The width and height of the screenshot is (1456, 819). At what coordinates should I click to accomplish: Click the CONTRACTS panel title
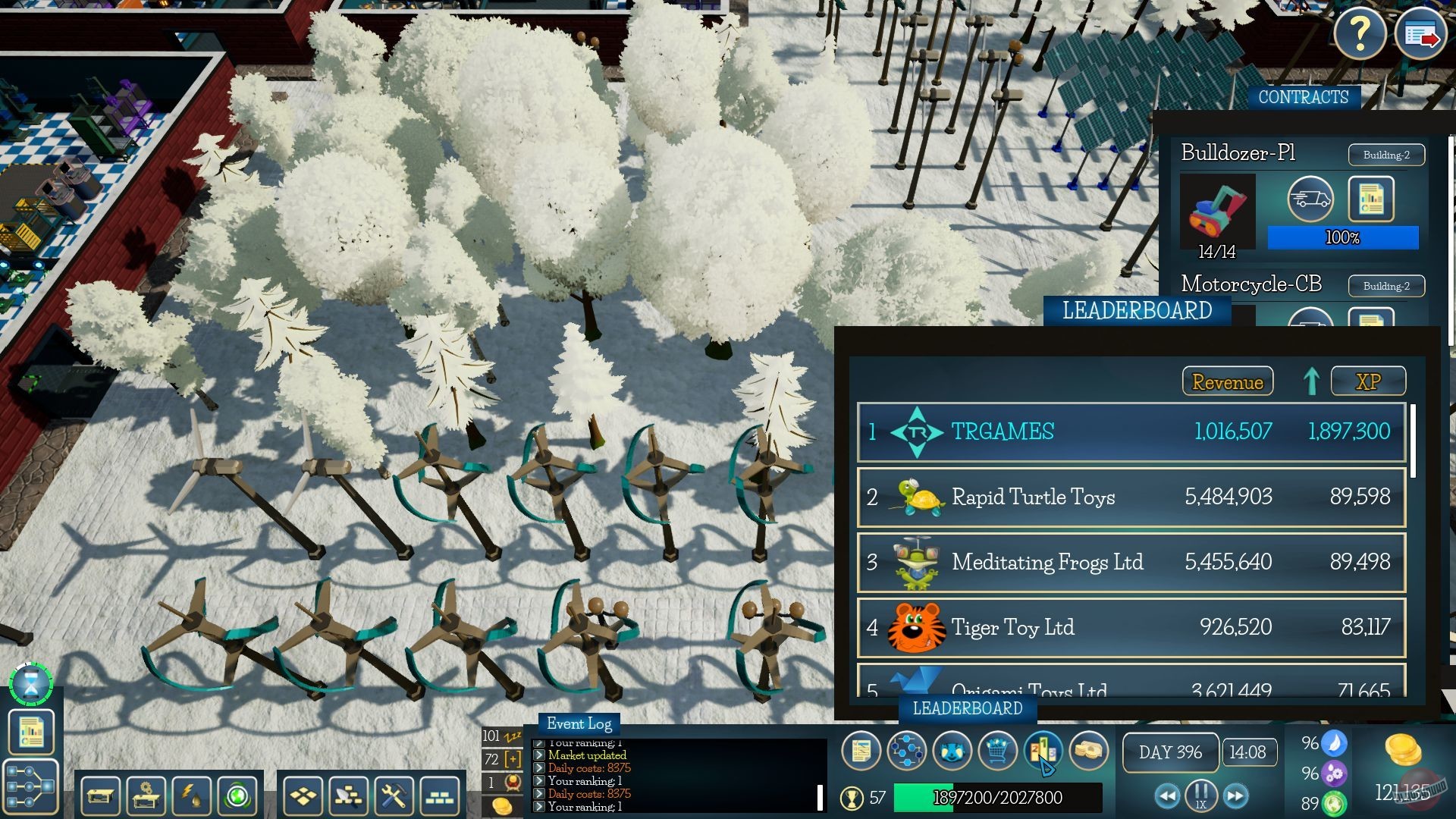1302,97
